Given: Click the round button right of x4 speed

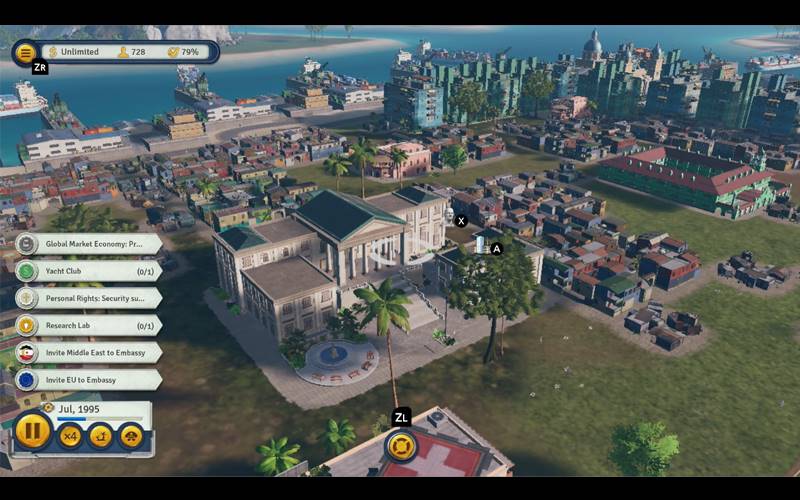Looking at the screenshot, I should (101, 435).
